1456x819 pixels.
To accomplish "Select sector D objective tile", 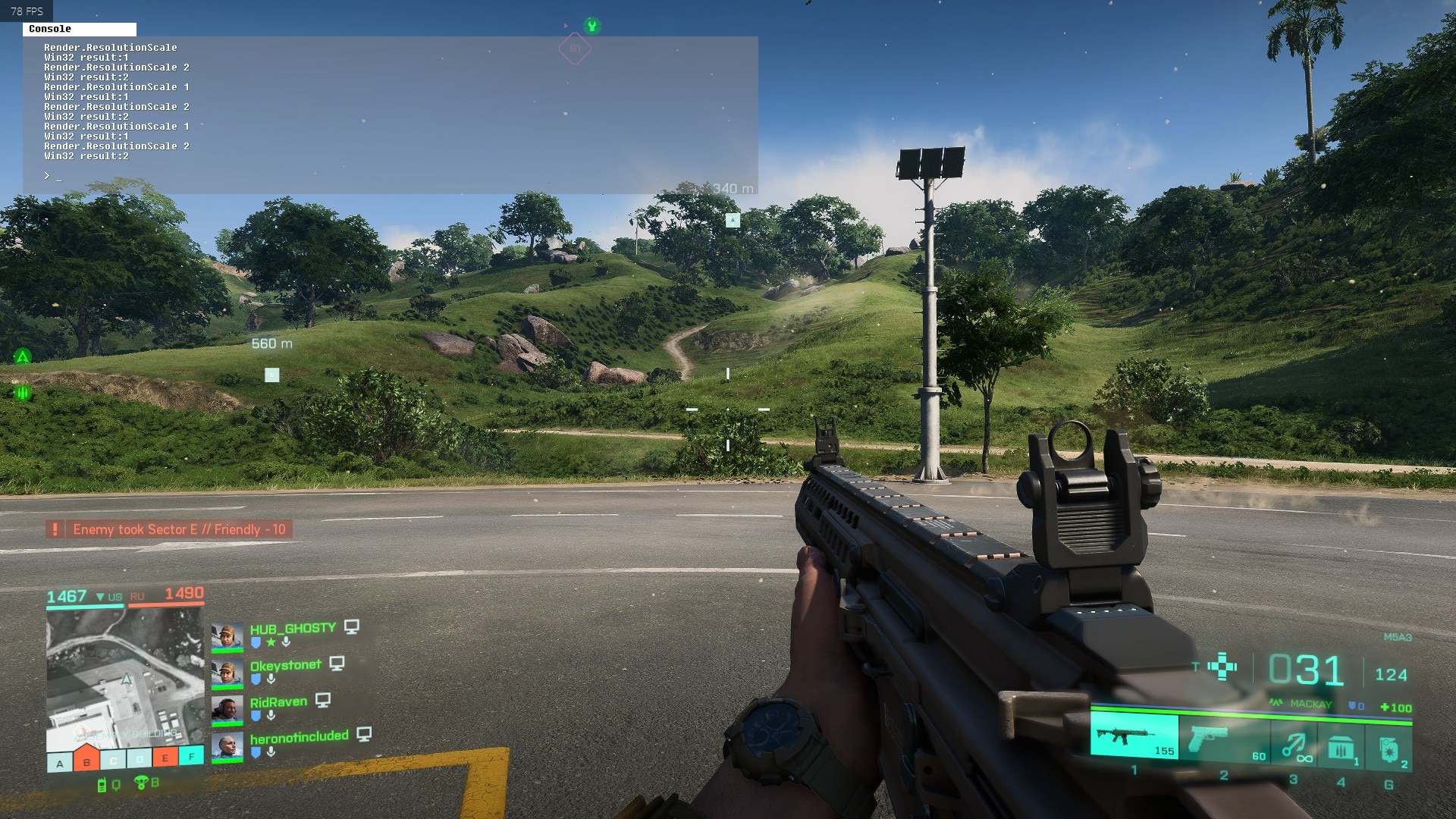I will click(140, 758).
